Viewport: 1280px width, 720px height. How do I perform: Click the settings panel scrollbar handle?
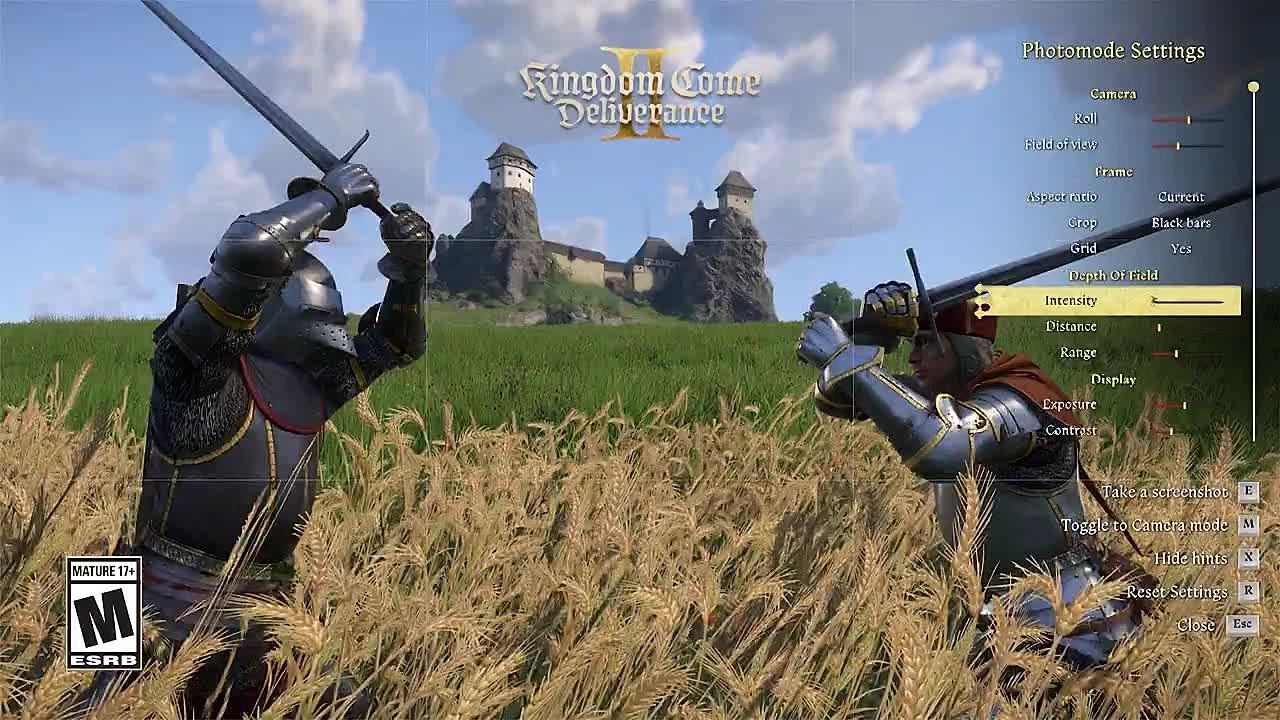1252,86
